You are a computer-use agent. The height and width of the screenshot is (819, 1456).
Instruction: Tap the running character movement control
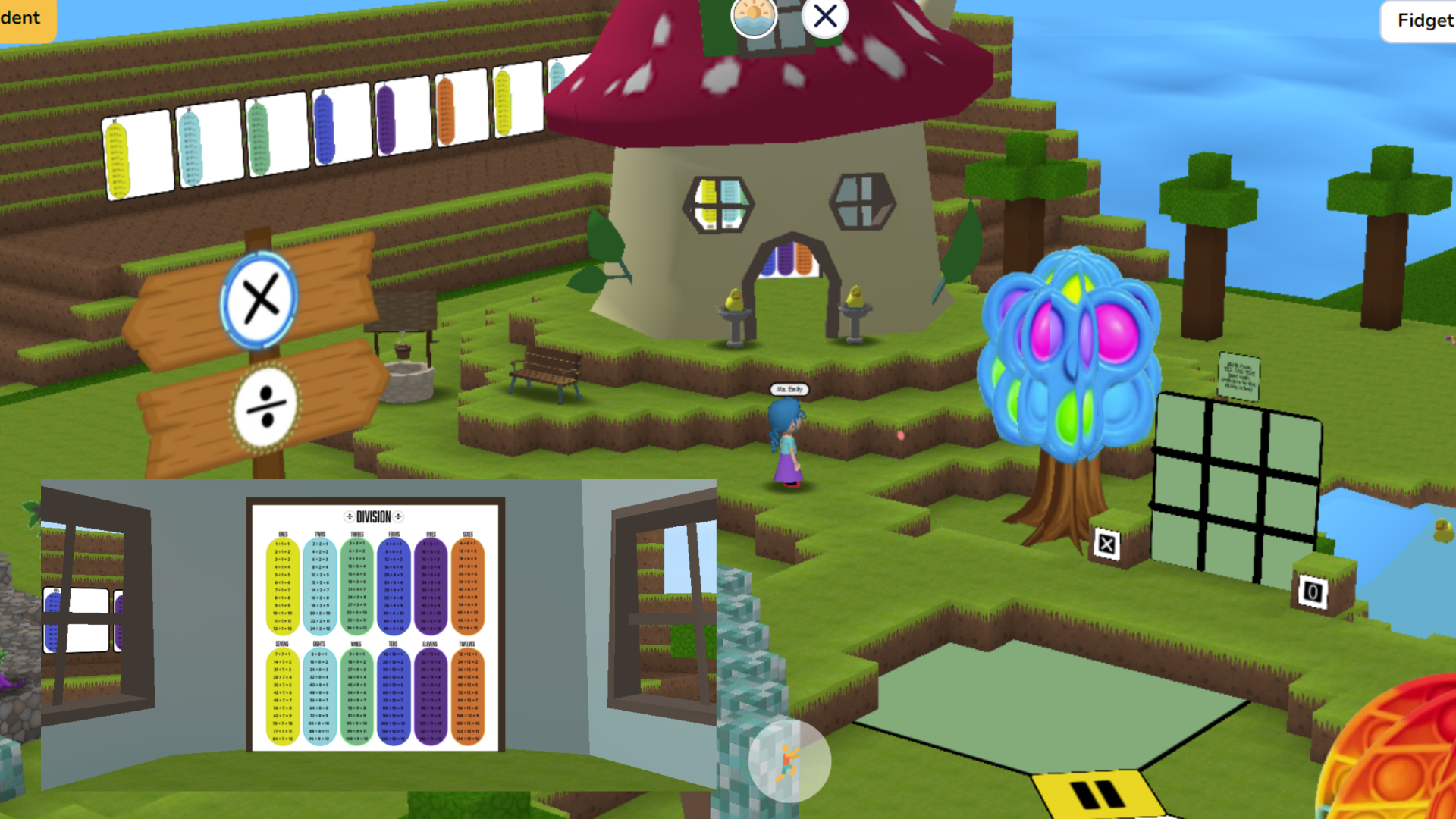click(789, 762)
